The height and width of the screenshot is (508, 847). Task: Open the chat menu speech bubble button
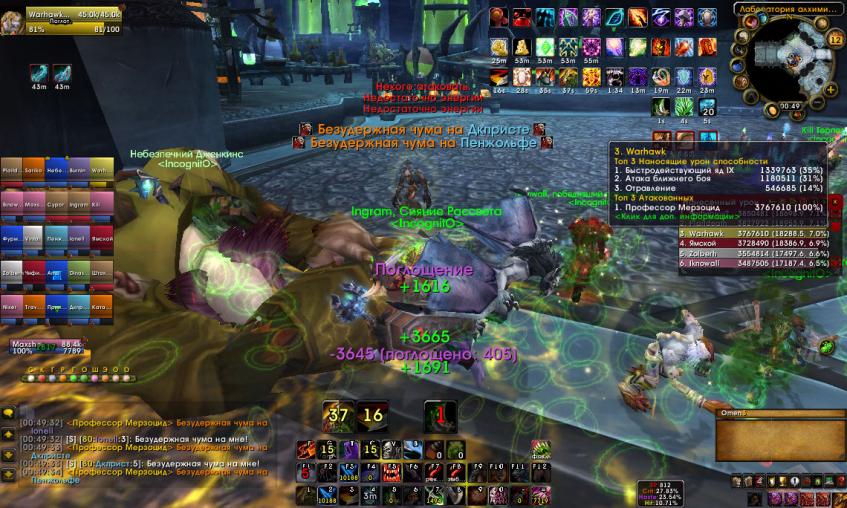[x=8, y=412]
